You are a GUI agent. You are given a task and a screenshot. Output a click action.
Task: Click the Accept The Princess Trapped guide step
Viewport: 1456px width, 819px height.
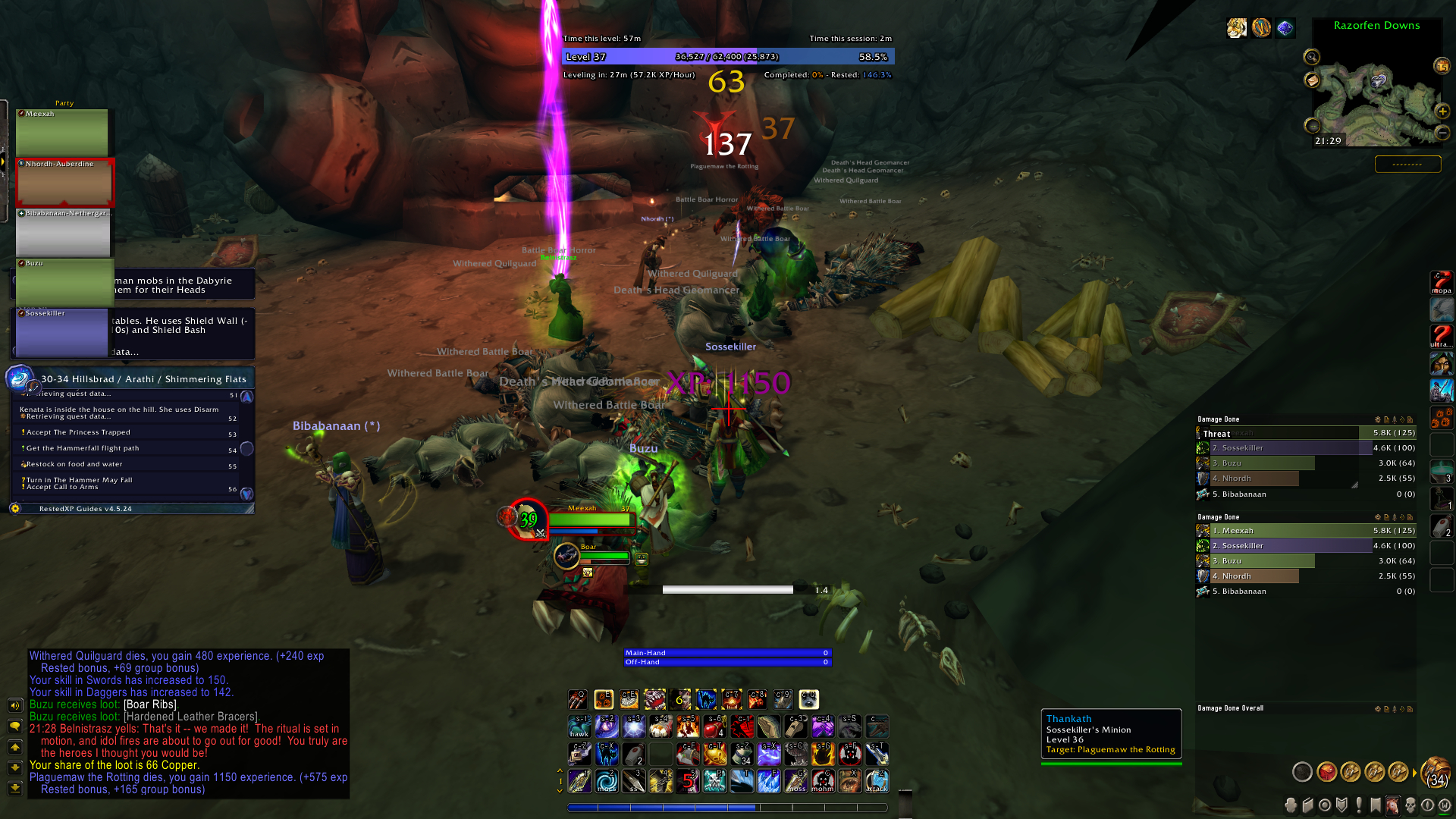coord(78,432)
